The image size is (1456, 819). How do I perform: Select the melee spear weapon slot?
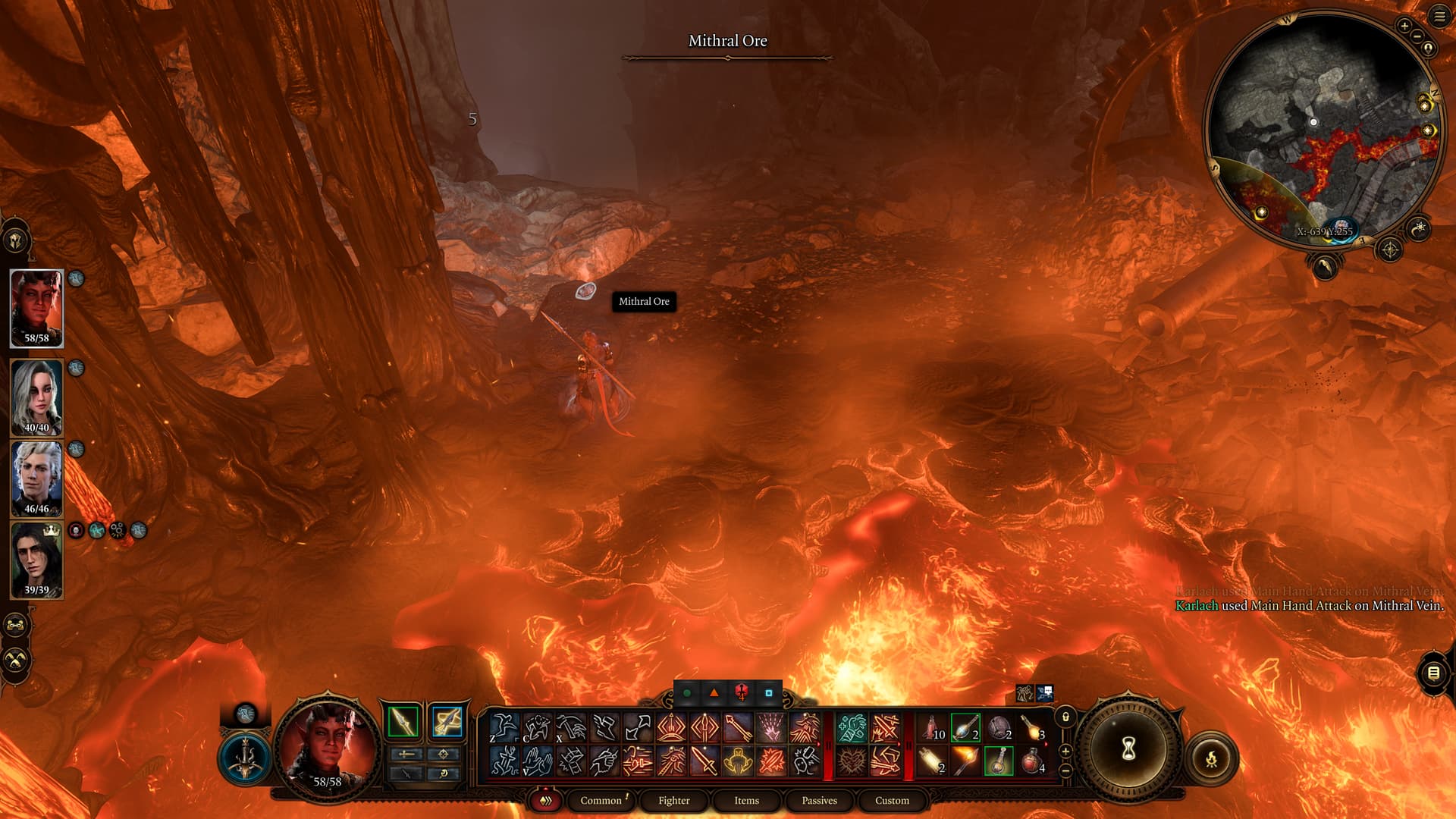[403, 721]
